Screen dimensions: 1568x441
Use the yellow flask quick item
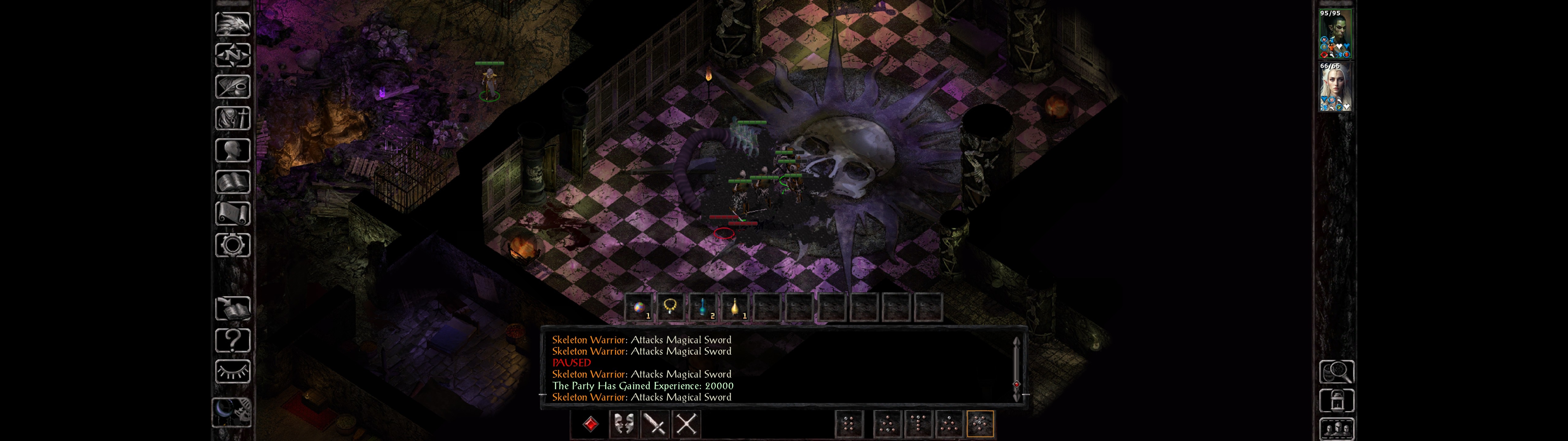pyautogui.click(x=735, y=307)
